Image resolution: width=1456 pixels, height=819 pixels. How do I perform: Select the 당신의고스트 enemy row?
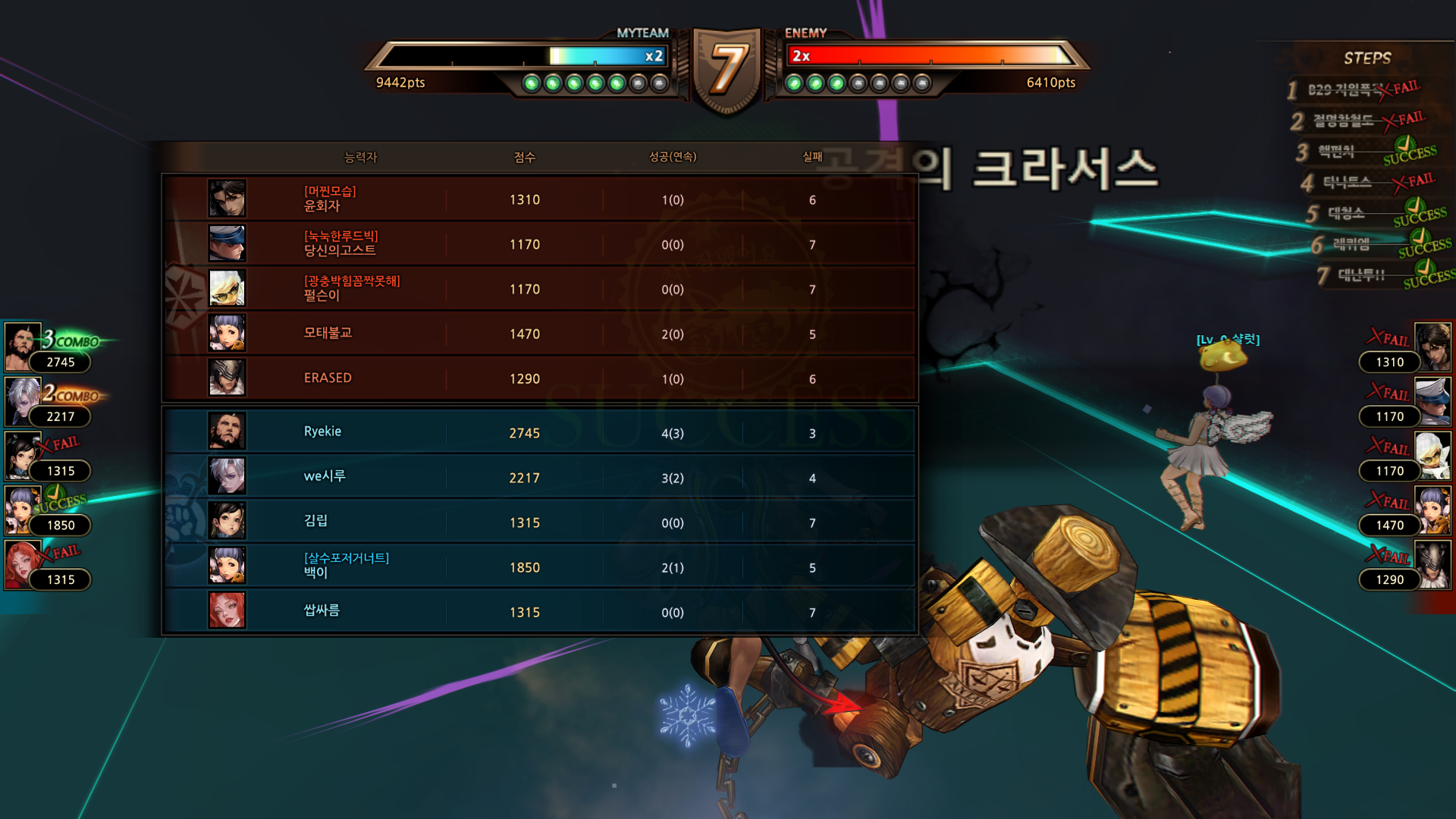(x=538, y=243)
